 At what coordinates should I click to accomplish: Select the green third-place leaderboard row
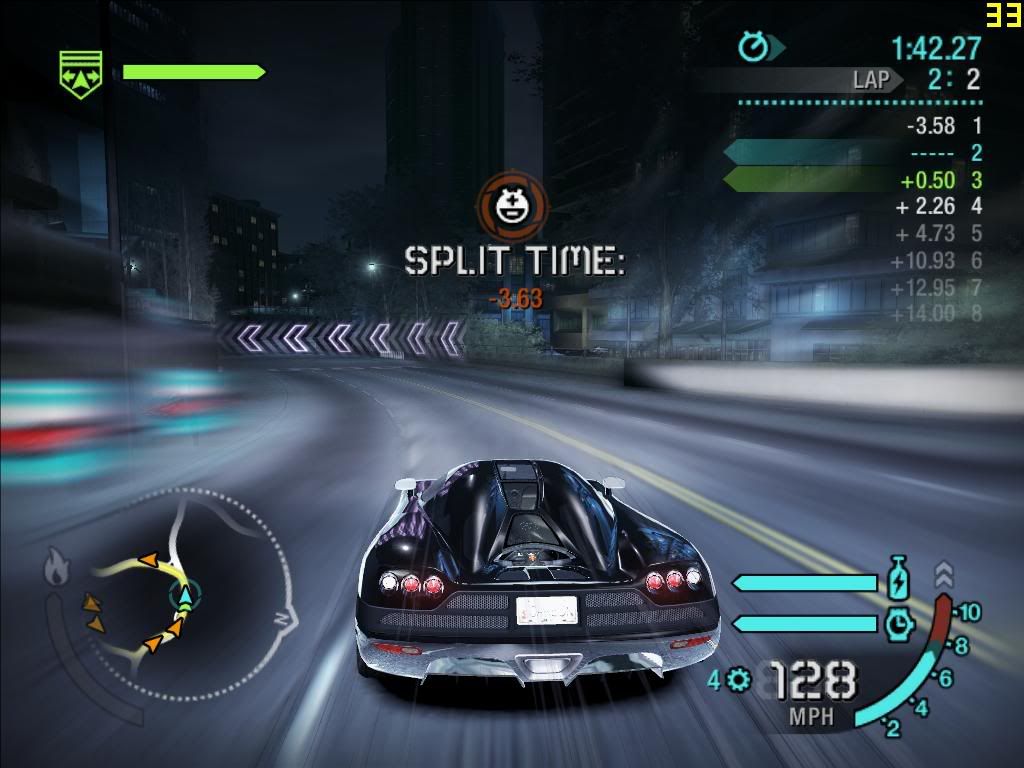click(853, 180)
